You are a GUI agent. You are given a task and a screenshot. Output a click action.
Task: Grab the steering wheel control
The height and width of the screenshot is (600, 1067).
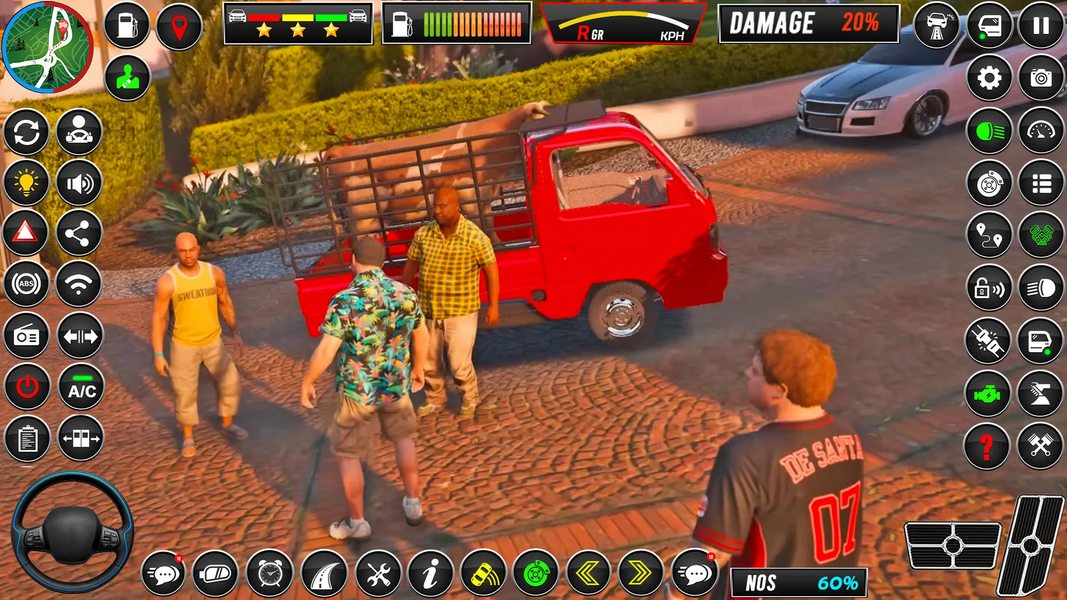pos(71,531)
